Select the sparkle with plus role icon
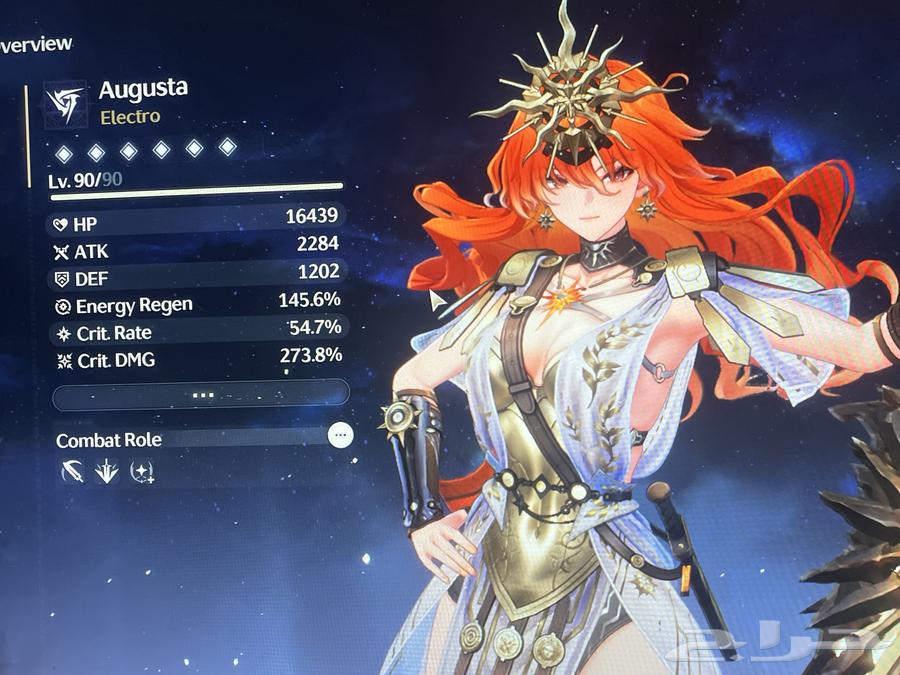Screen dimensions: 900x675 tap(142, 472)
